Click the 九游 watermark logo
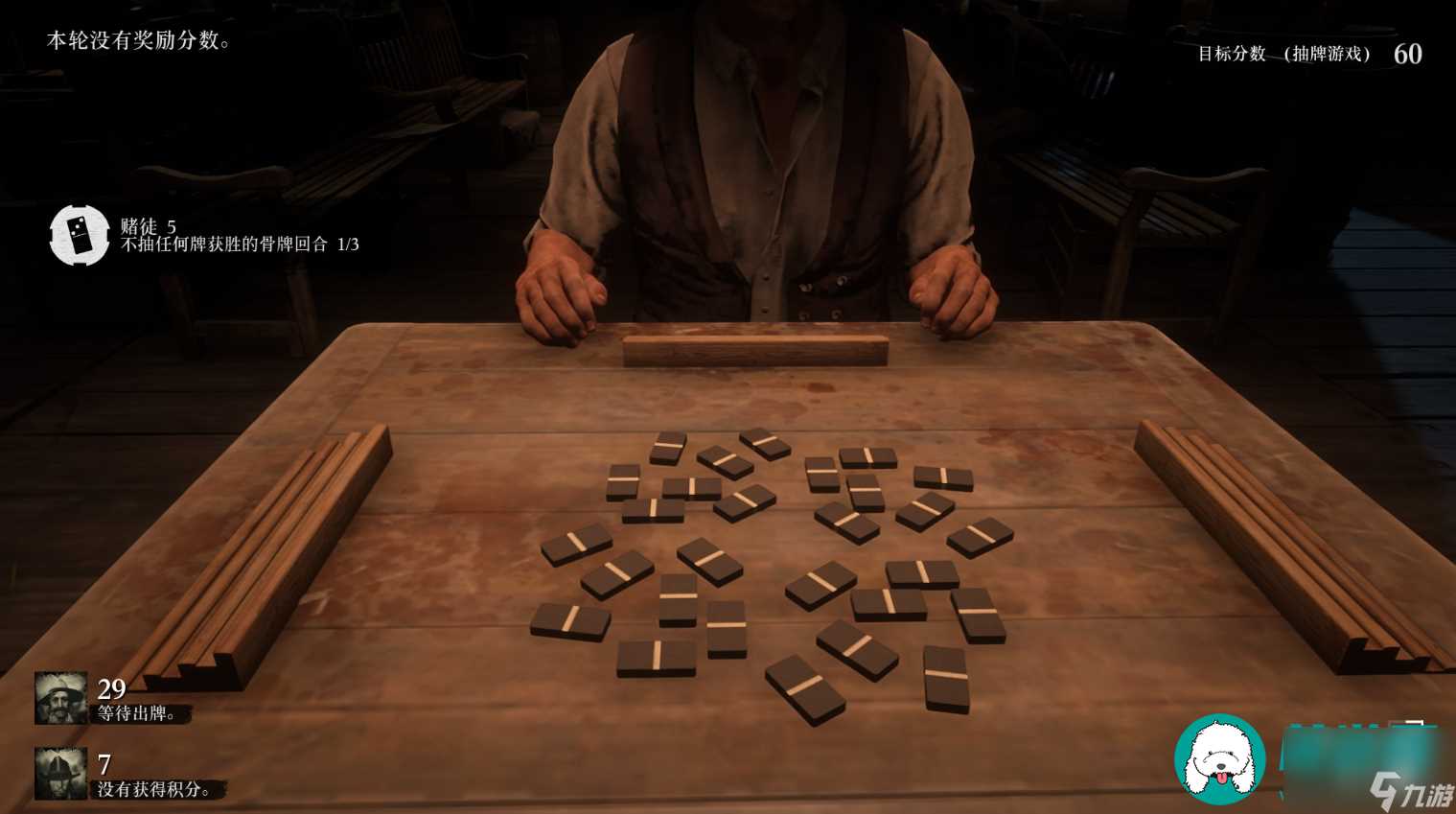Screen dimensions: 1456x814 [1411, 792]
